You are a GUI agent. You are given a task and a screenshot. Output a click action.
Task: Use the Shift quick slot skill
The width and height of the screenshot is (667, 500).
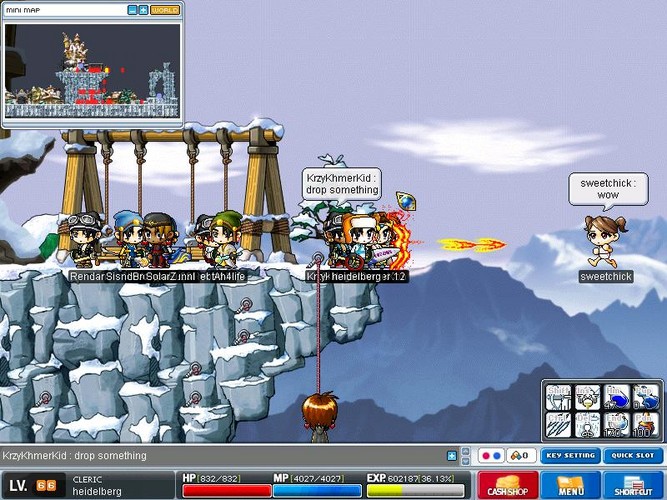click(x=559, y=397)
